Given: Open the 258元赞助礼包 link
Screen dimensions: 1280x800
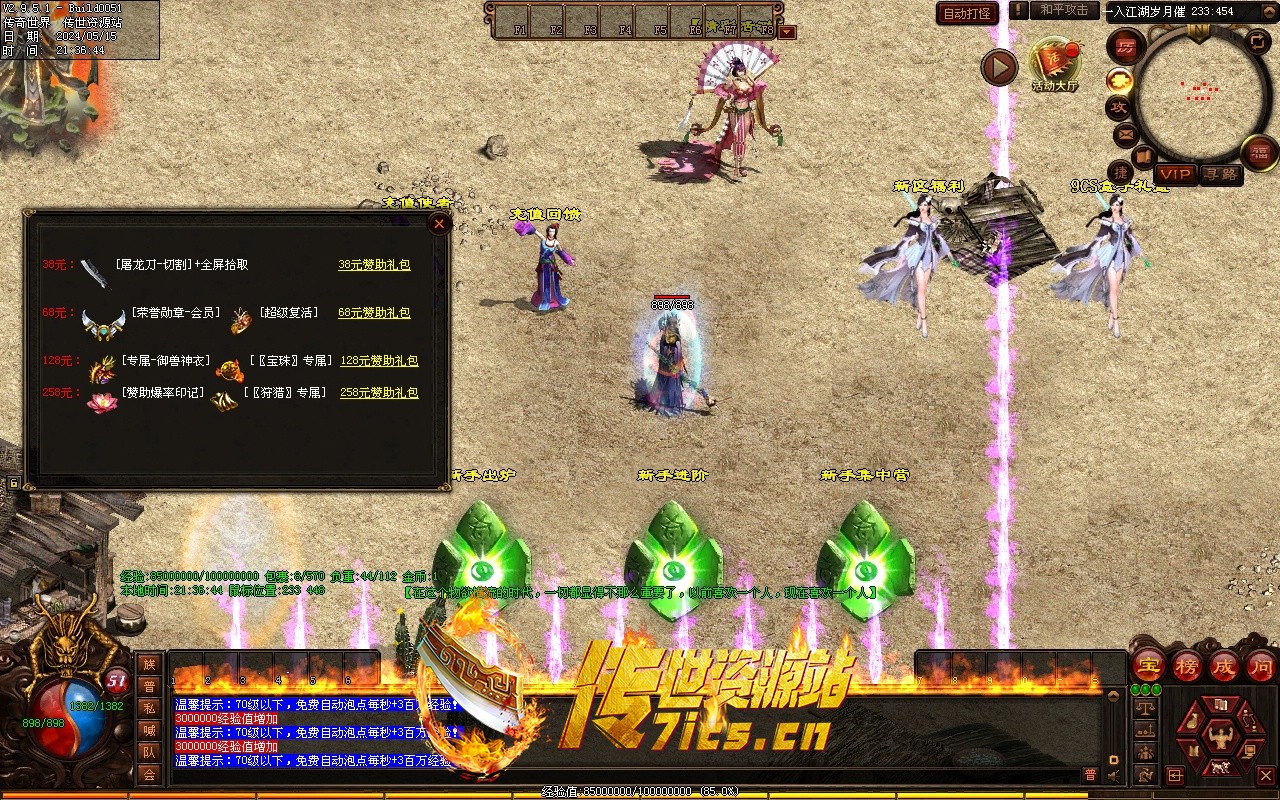Looking at the screenshot, I should tap(379, 393).
